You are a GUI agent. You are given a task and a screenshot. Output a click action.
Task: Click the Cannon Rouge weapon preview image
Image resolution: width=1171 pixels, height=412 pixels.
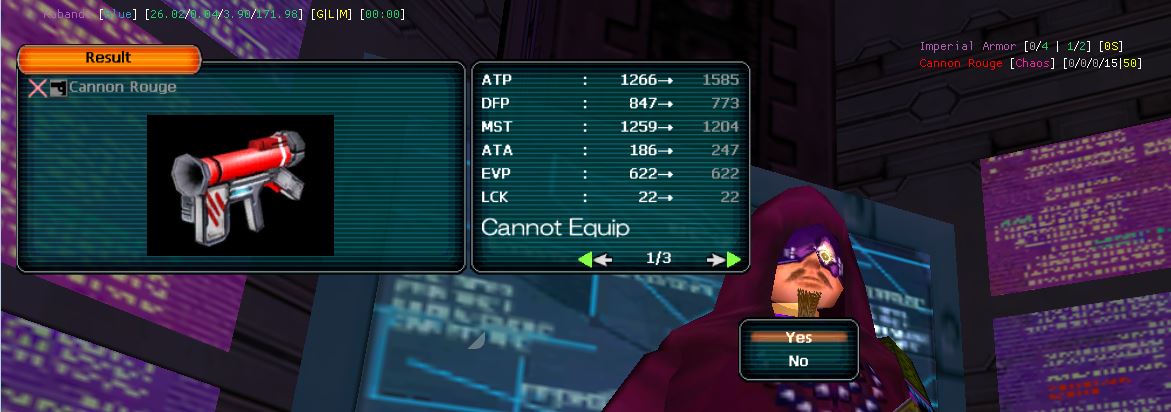(240, 184)
